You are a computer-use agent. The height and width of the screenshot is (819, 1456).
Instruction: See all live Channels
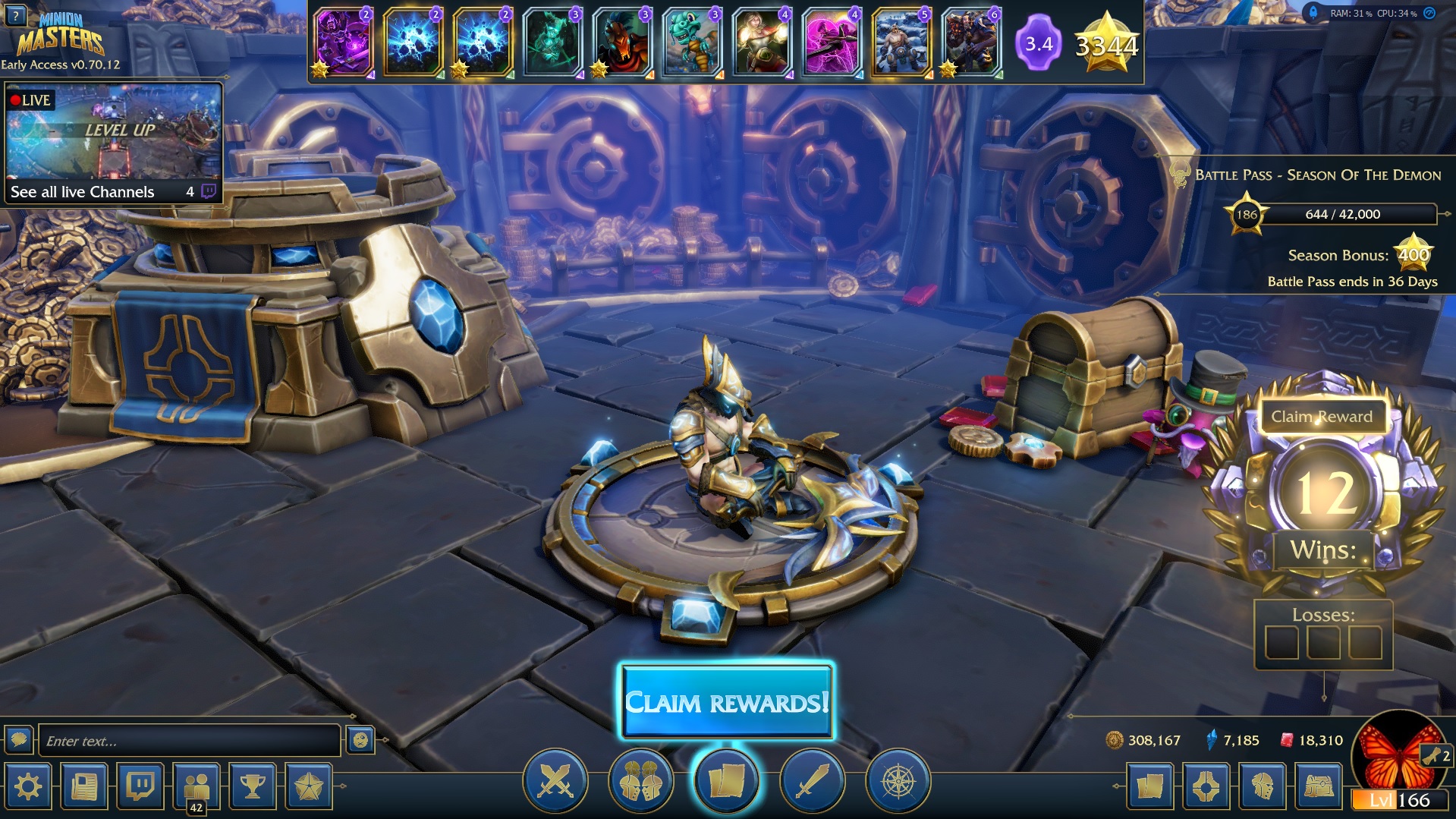pyautogui.click(x=82, y=192)
